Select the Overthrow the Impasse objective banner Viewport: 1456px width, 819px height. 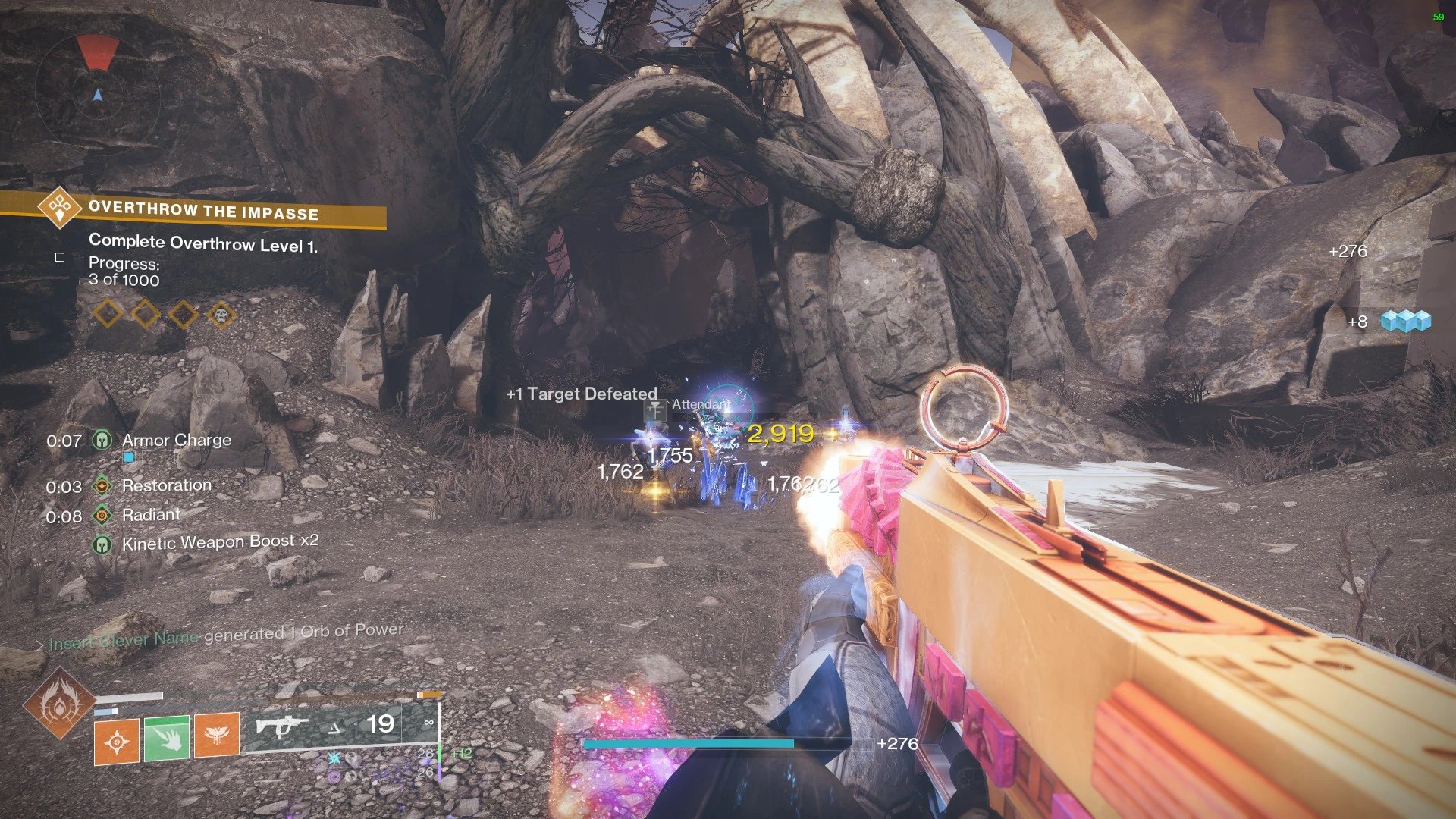click(x=203, y=210)
